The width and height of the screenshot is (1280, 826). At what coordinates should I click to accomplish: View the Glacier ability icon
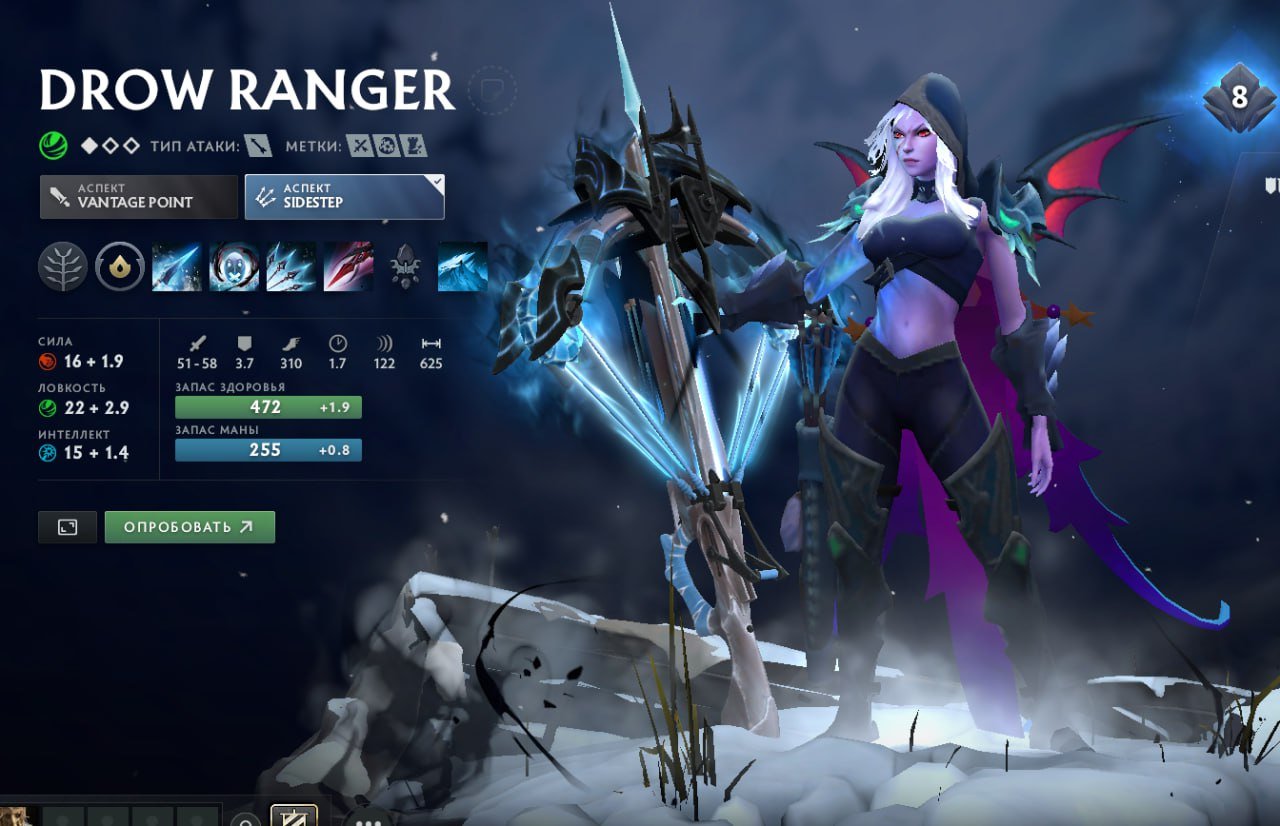click(x=462, y=267)
